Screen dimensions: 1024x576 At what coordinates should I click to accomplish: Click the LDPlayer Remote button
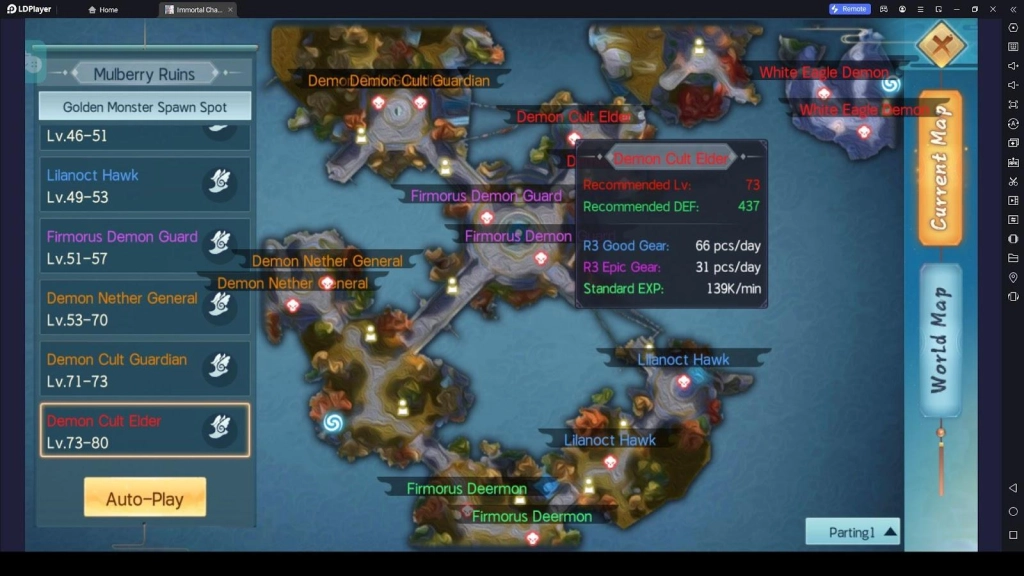point(849,9)
